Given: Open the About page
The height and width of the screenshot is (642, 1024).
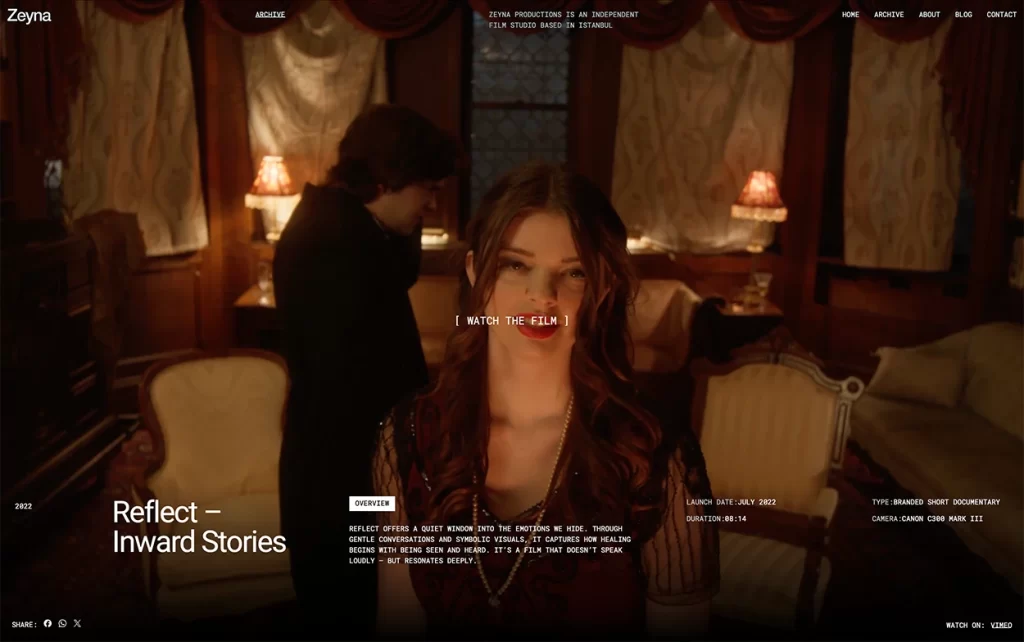Looking at the screenshot, I should (x=929, y=15).
